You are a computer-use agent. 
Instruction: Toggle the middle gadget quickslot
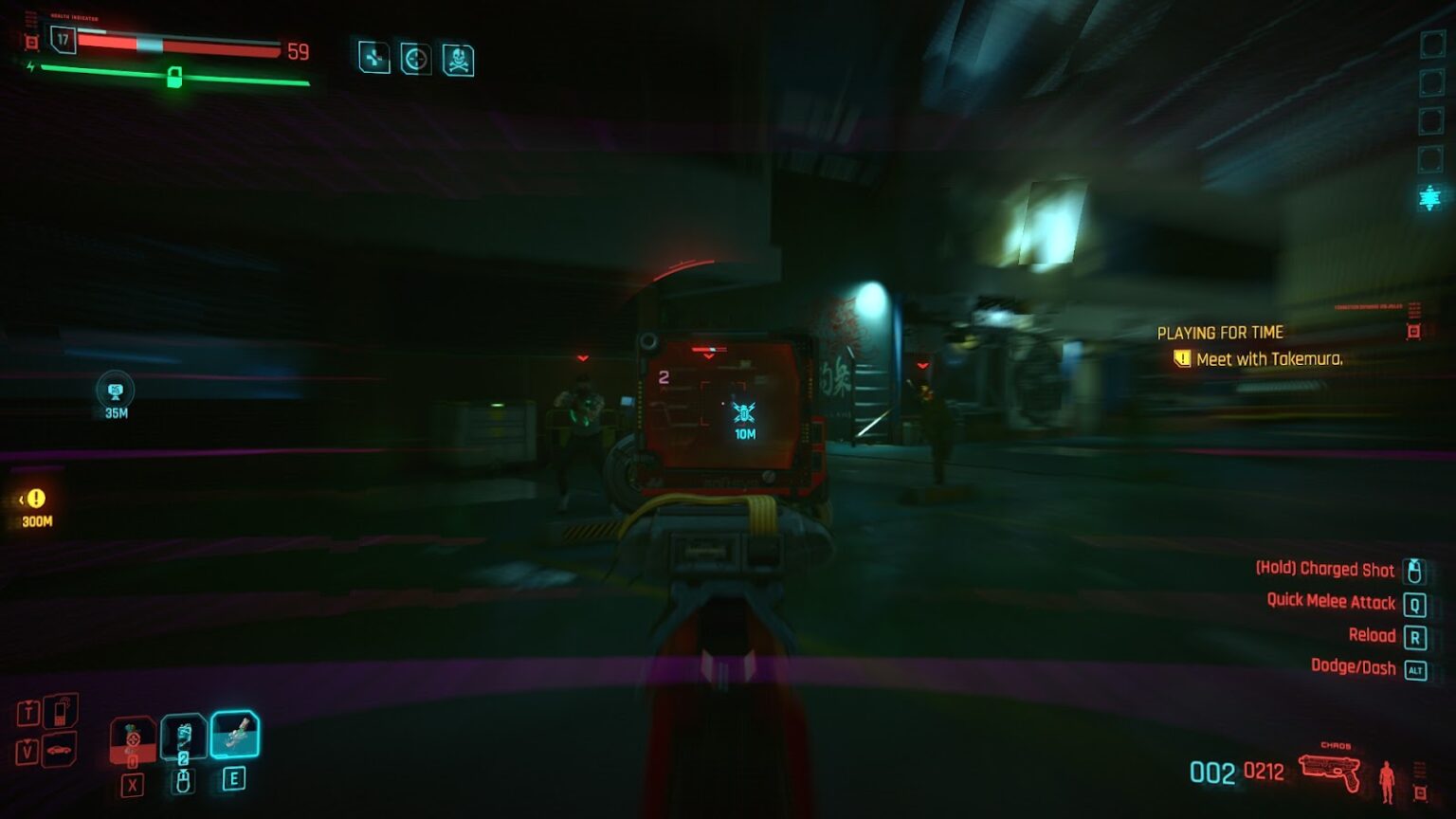[x=185, y=737]
